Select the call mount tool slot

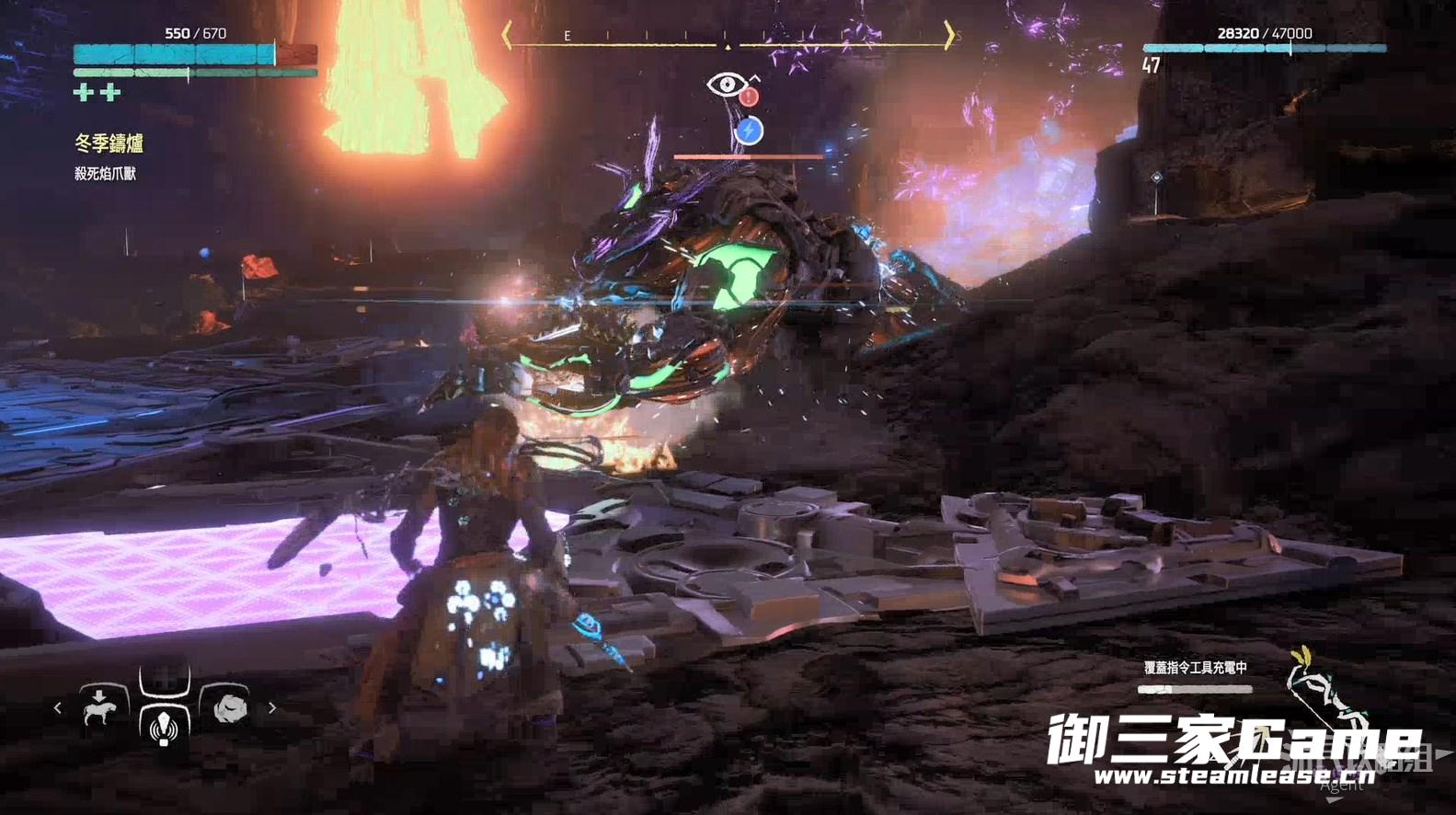tap(98, 708)
